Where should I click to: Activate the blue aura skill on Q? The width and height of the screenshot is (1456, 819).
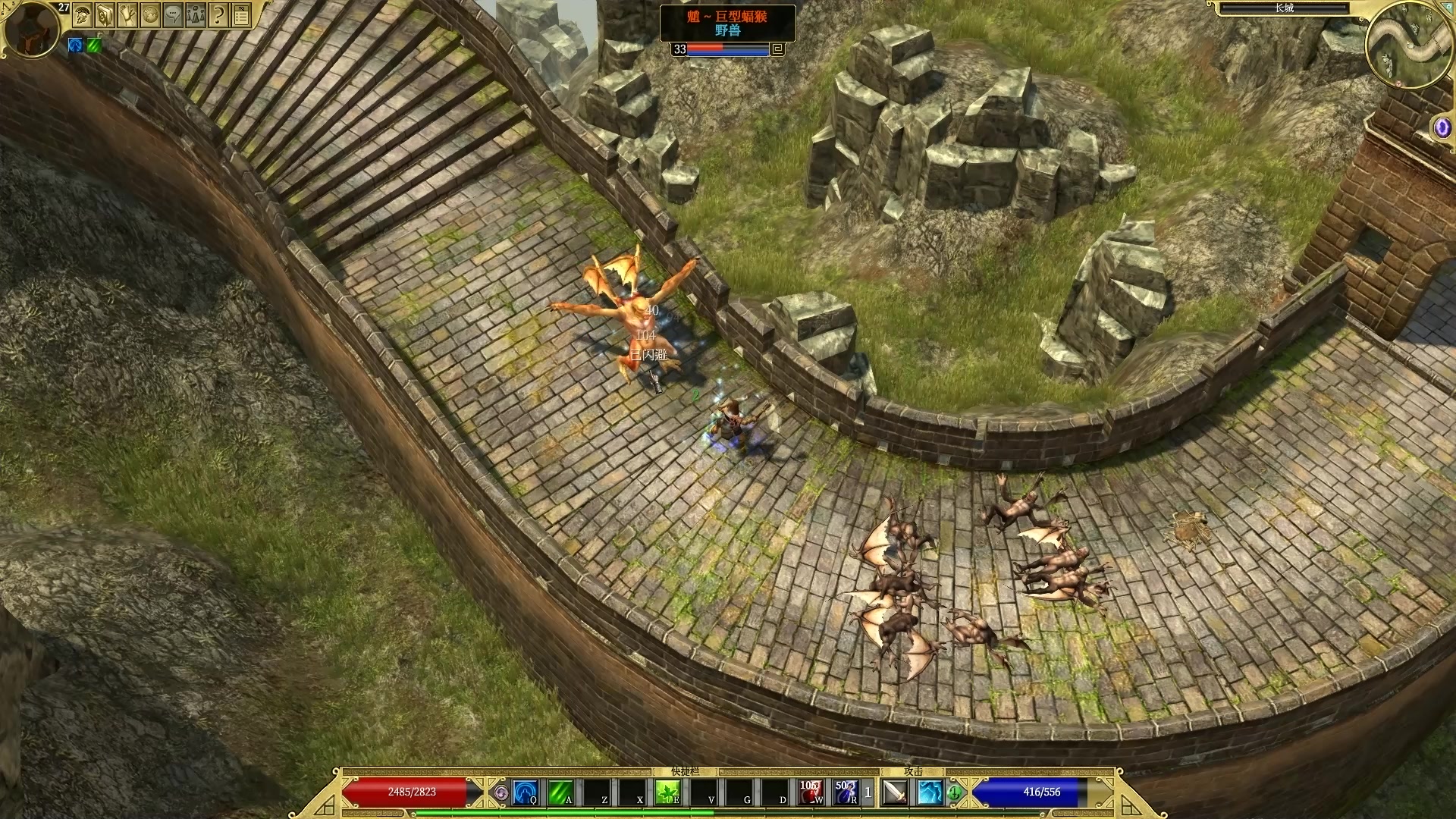point(525,792)
